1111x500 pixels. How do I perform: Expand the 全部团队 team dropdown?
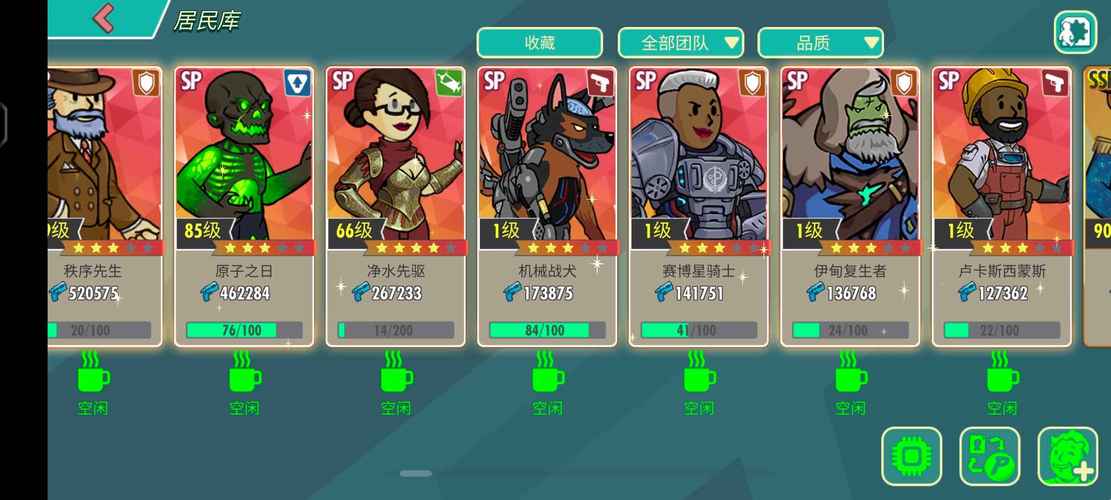[x=680, y=43]
